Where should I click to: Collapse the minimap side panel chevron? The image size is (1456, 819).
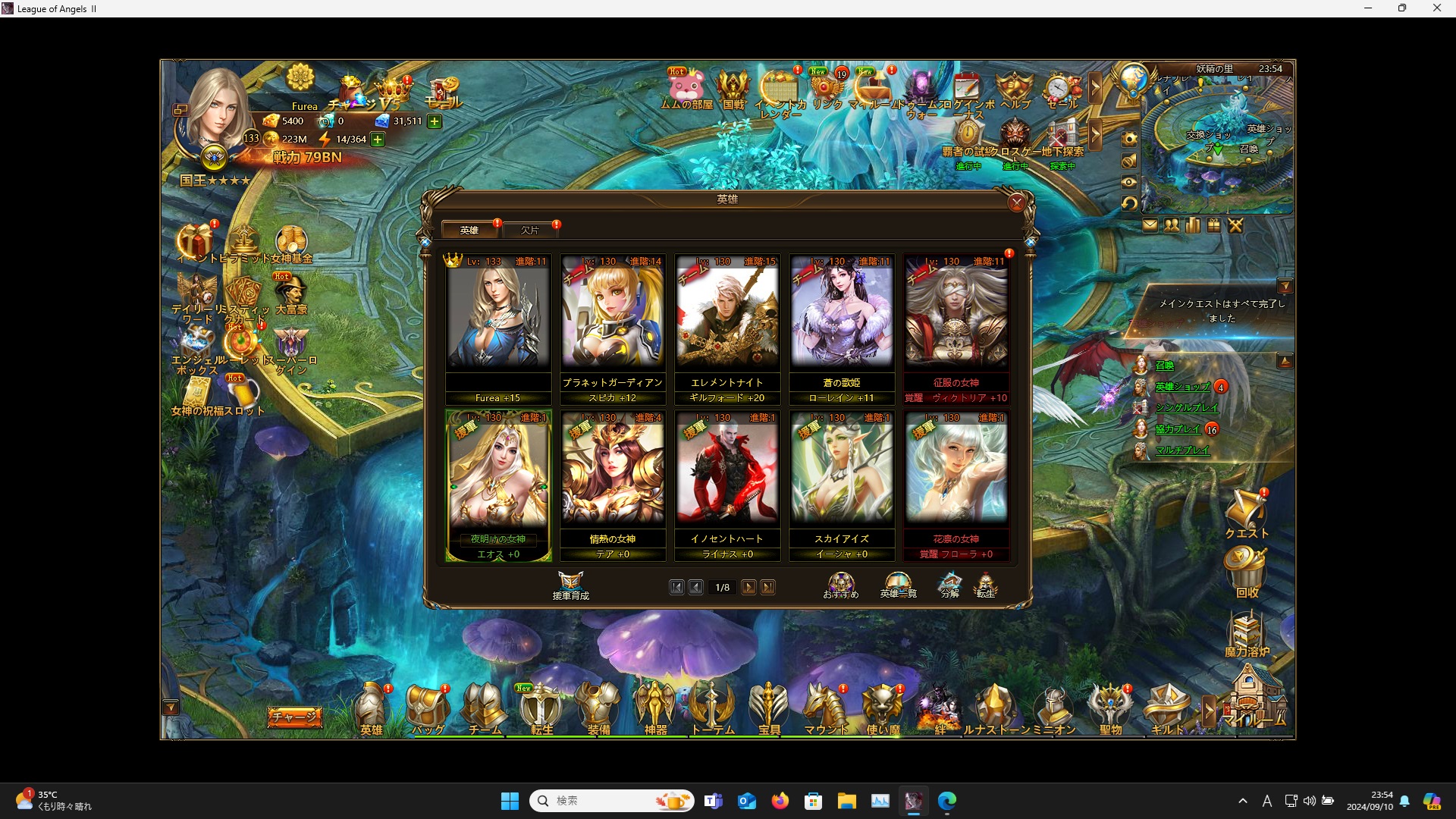click(1097, 88)
